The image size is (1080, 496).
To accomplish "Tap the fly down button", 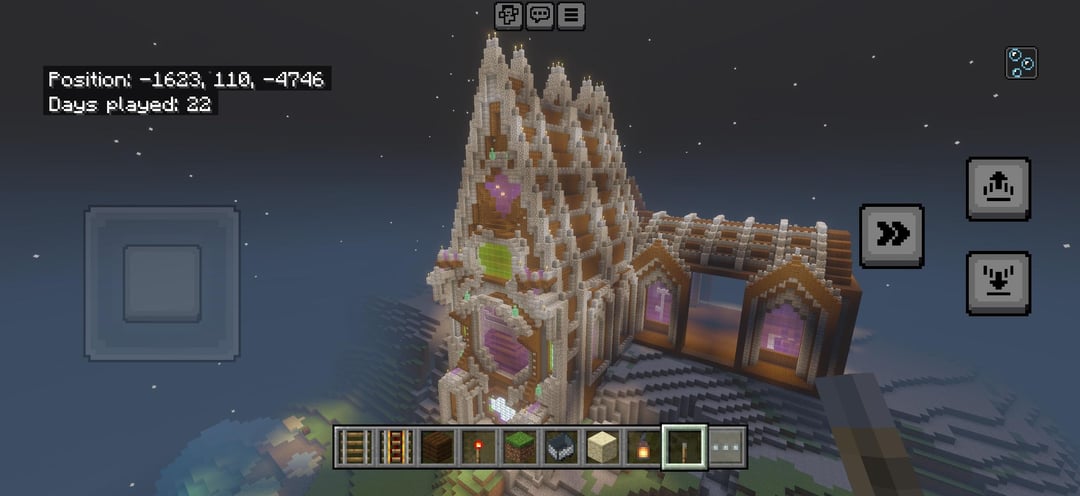I will pos(998,282).
